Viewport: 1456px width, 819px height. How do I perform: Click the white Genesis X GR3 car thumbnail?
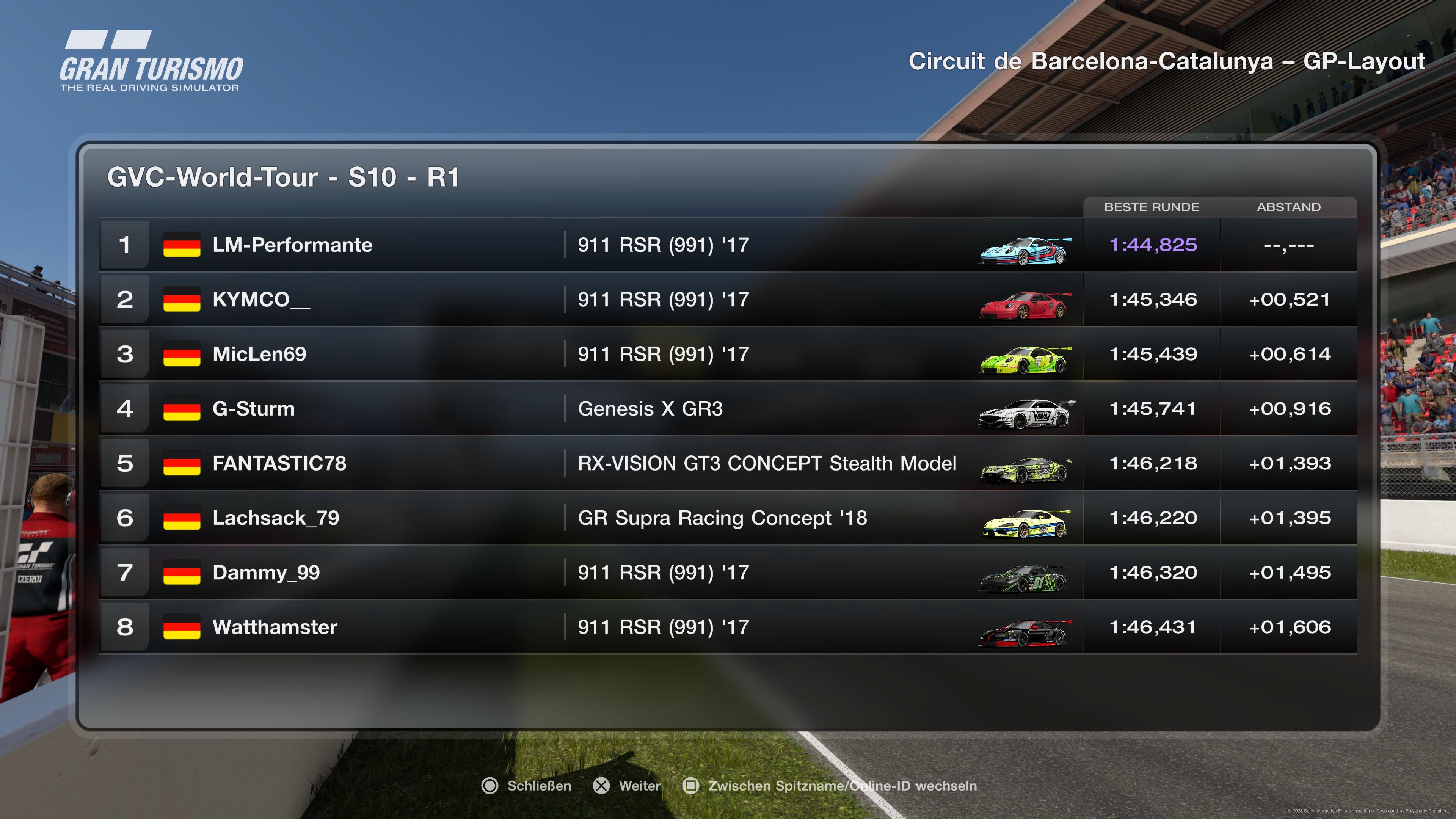point(1026,414)
